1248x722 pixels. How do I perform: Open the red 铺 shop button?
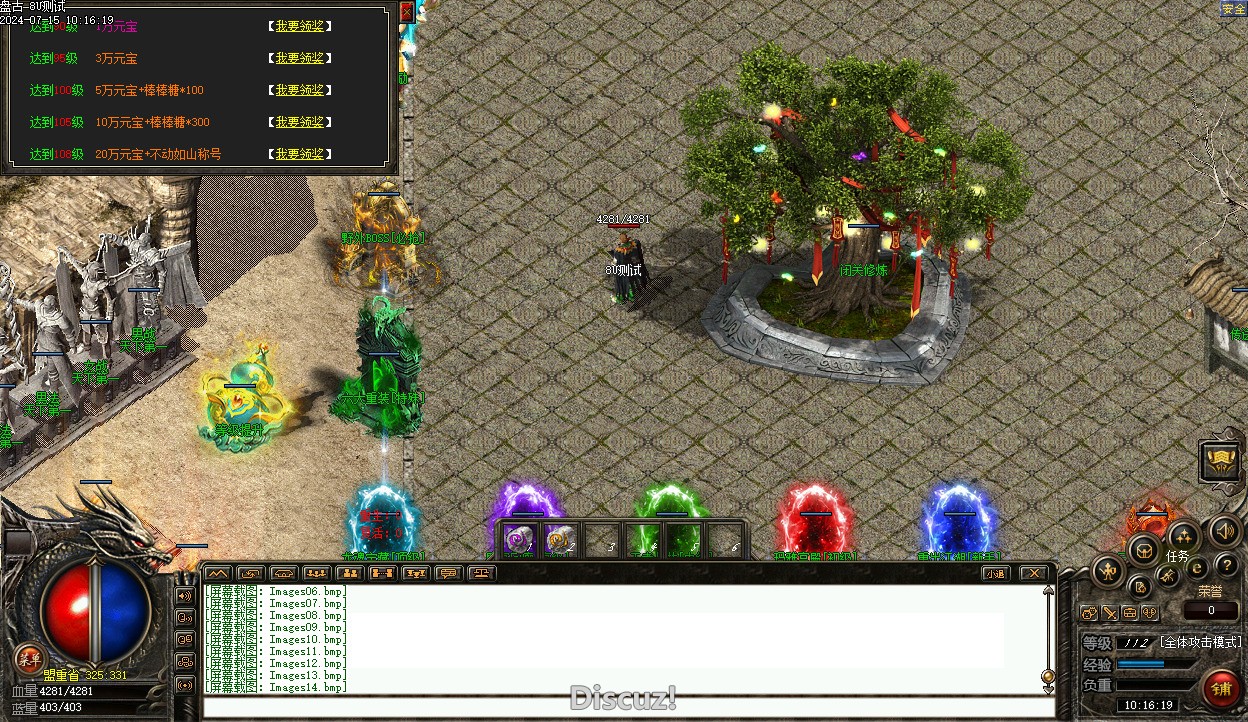(x=1221, y=689)
